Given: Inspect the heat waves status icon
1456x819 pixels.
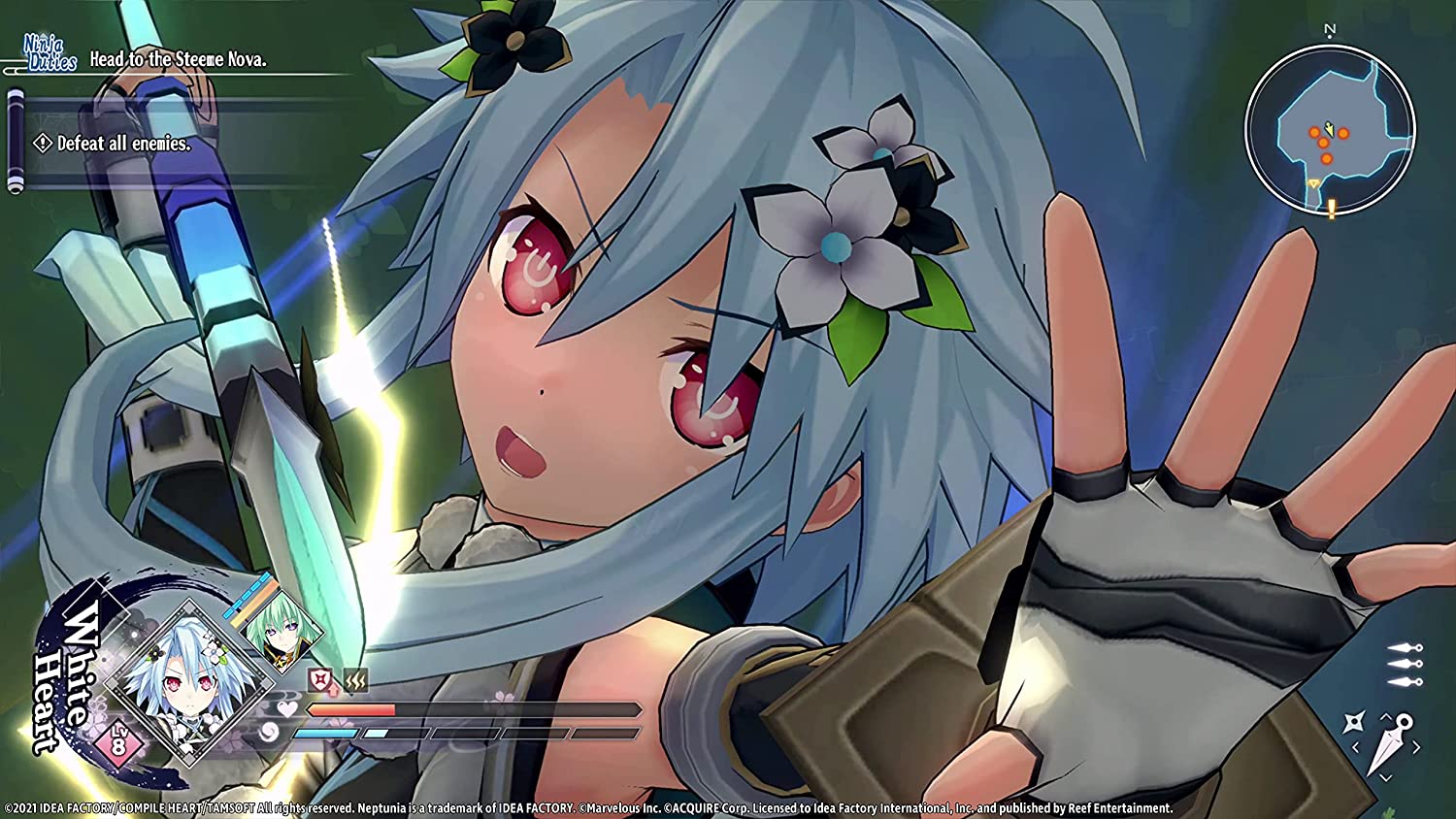Looking at the screenshot, I should click(355, 681).
